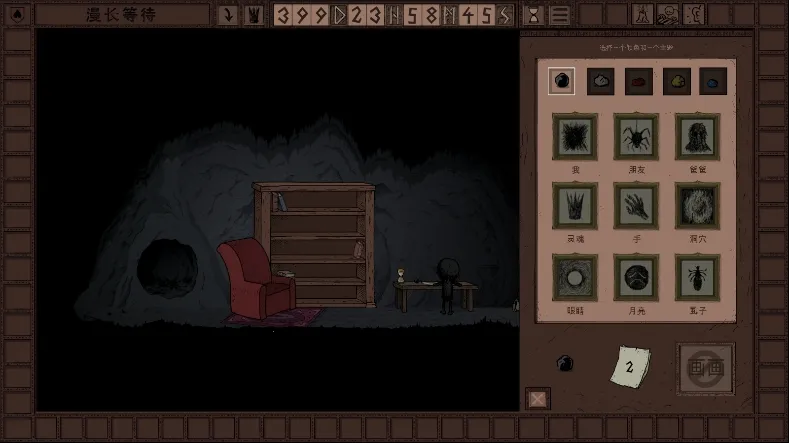789x443 pixels.
Task: Select the yellow pigment swatch
Action: 677,81
